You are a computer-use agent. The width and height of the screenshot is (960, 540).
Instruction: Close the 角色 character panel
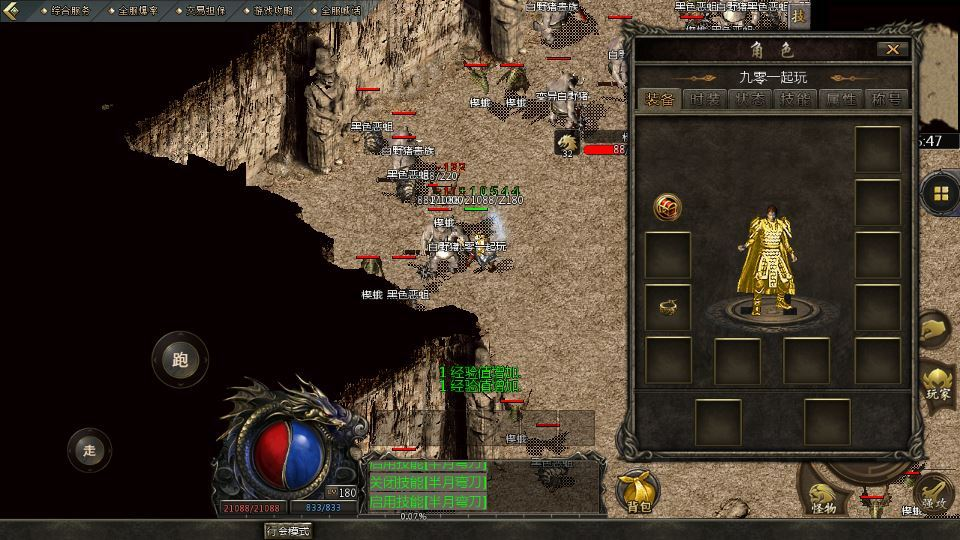click(x=892, y=49)
